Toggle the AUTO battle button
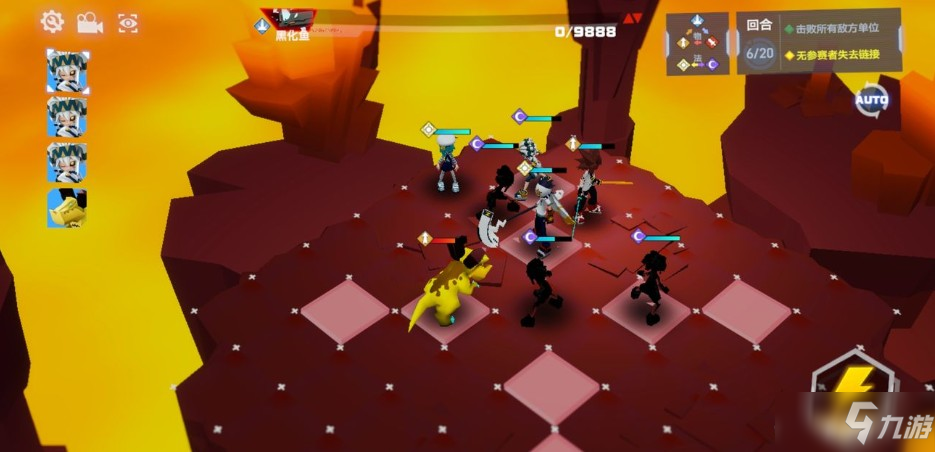The image size is (935, 452). tap(871, 100)
